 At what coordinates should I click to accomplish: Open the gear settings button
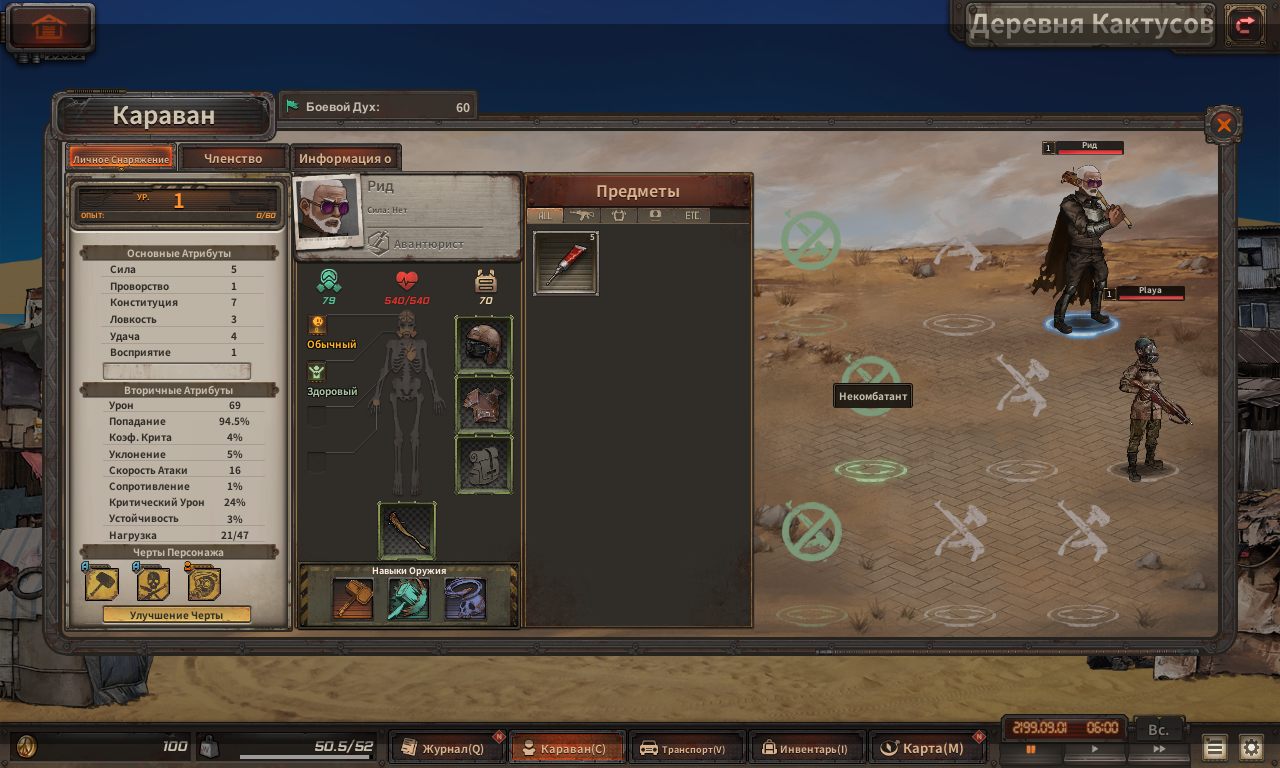pyautogui.click(x=1251, y=748)
